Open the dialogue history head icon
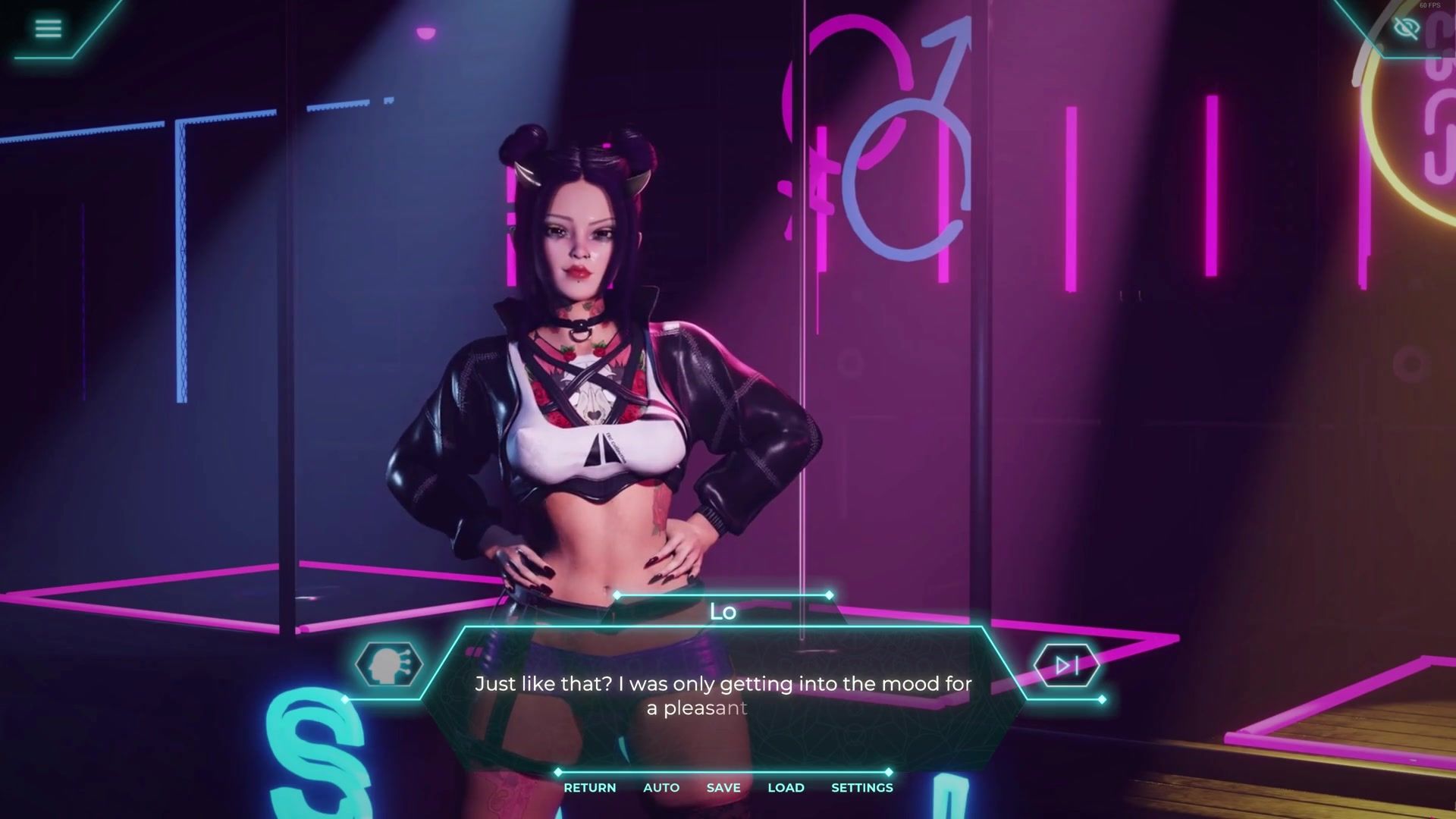The image size is (1456, 819). pyautogui.click(x=389, y=665)
